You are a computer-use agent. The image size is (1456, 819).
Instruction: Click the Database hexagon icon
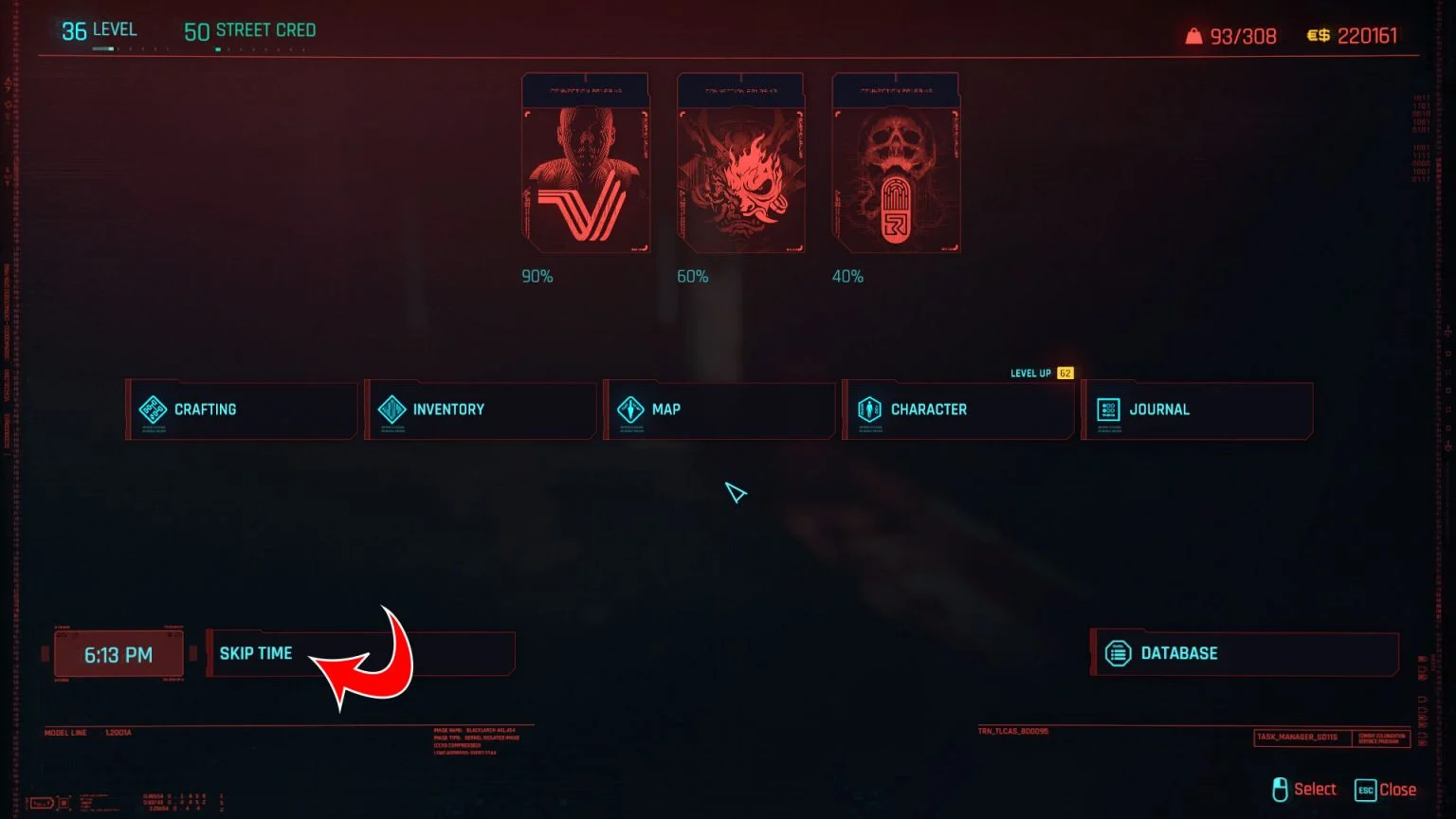tap(1119, 652)
